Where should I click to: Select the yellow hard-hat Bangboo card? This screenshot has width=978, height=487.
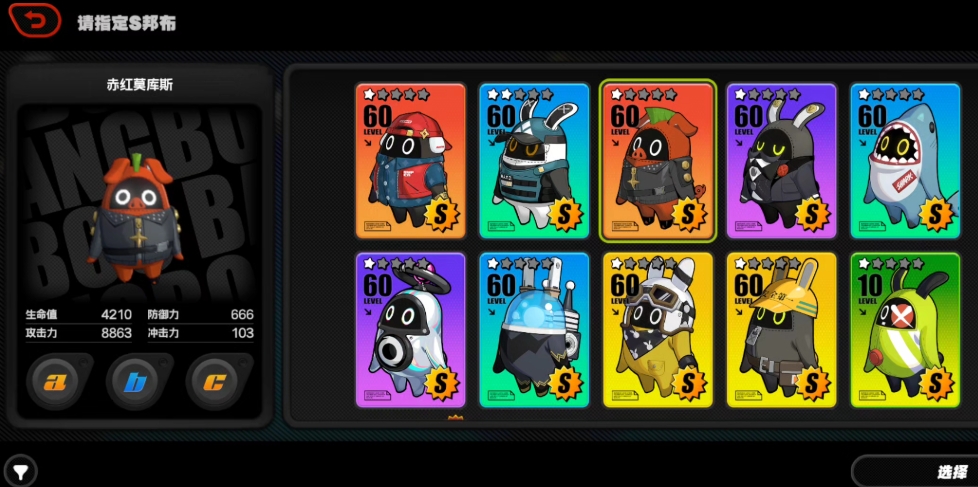pos(781,330)
